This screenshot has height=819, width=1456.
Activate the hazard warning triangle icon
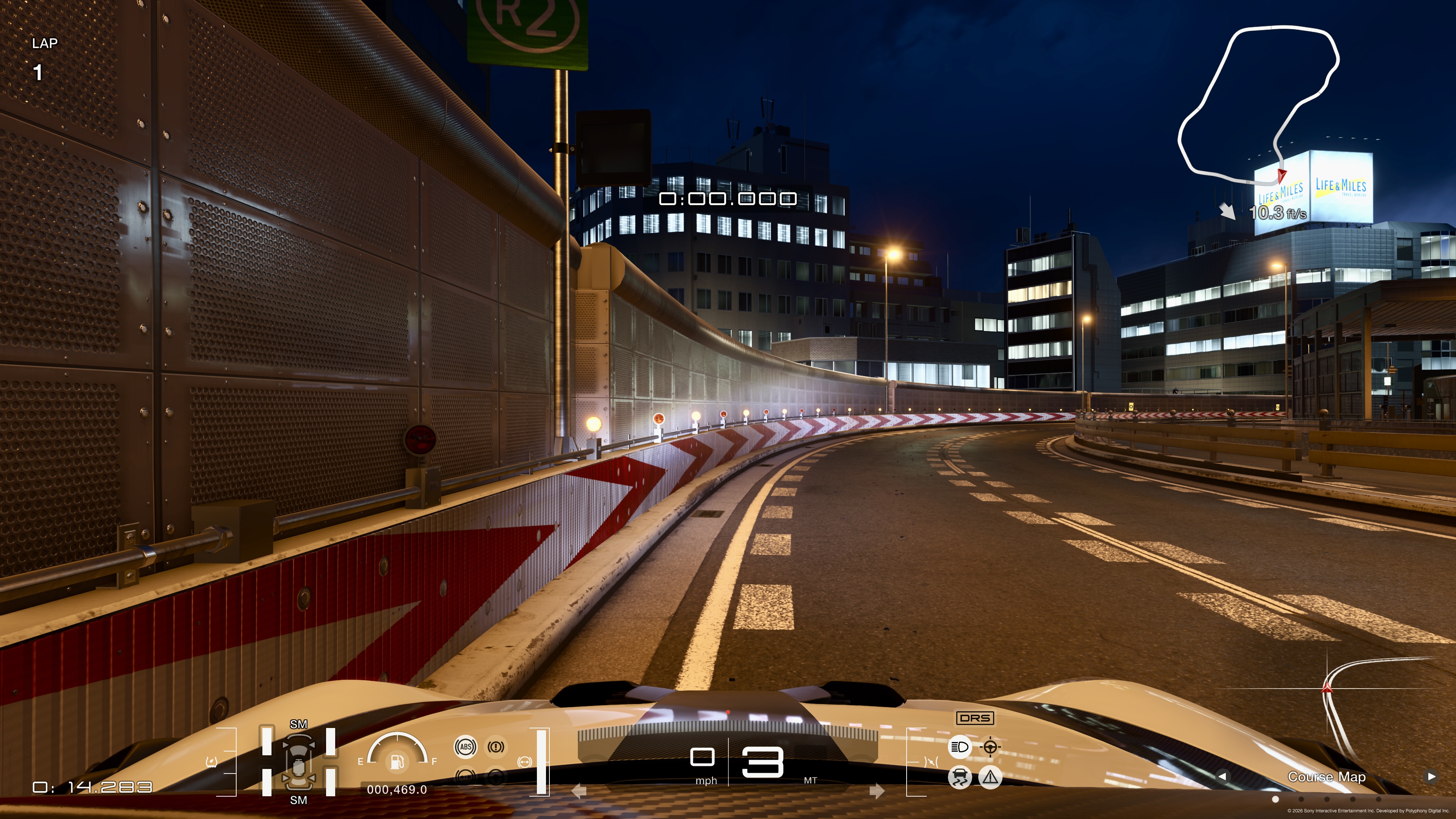click(990, 777)
